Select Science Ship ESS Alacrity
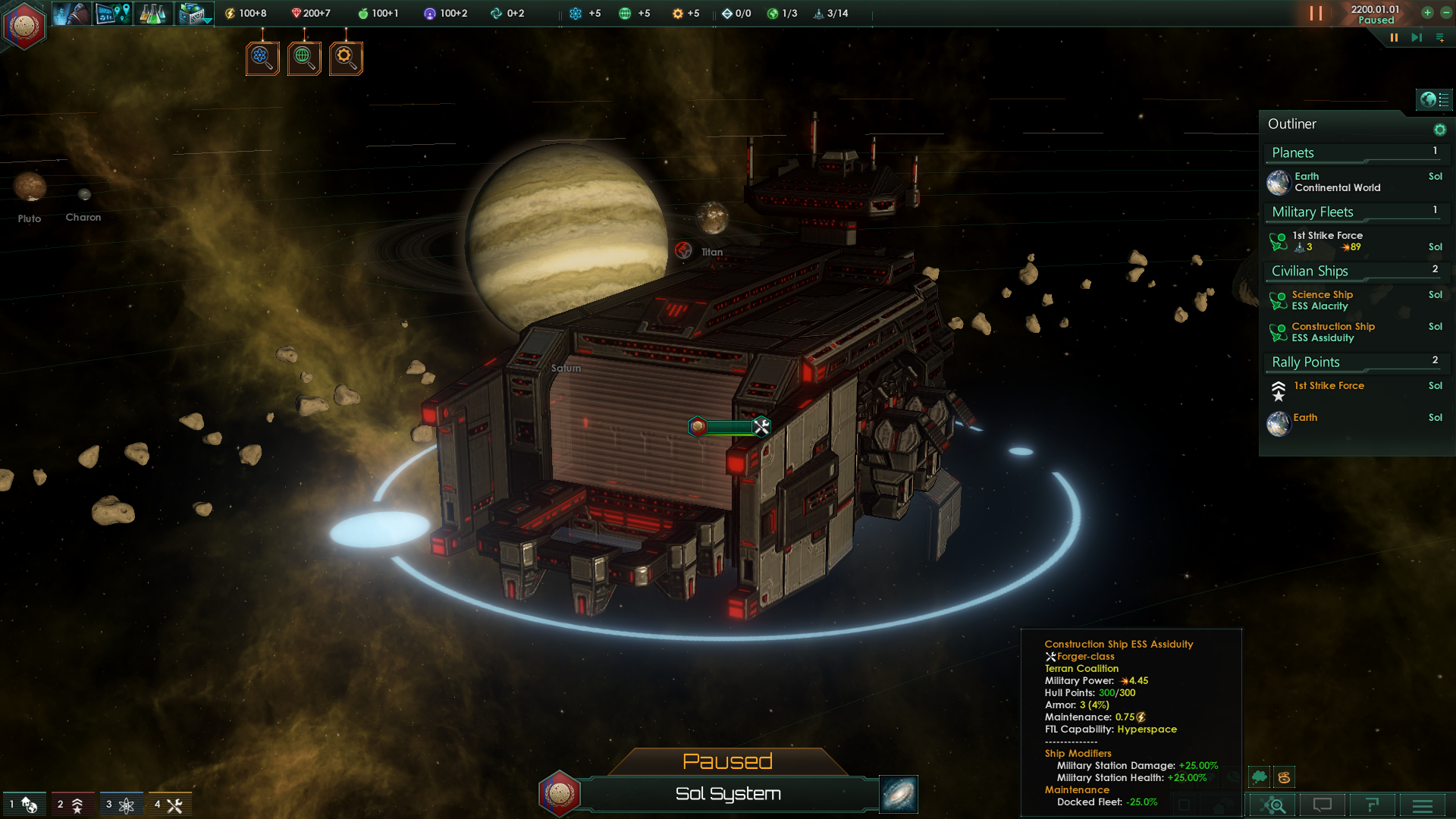The width and height of the screenshot is (1456, 819). [1322, 300]
